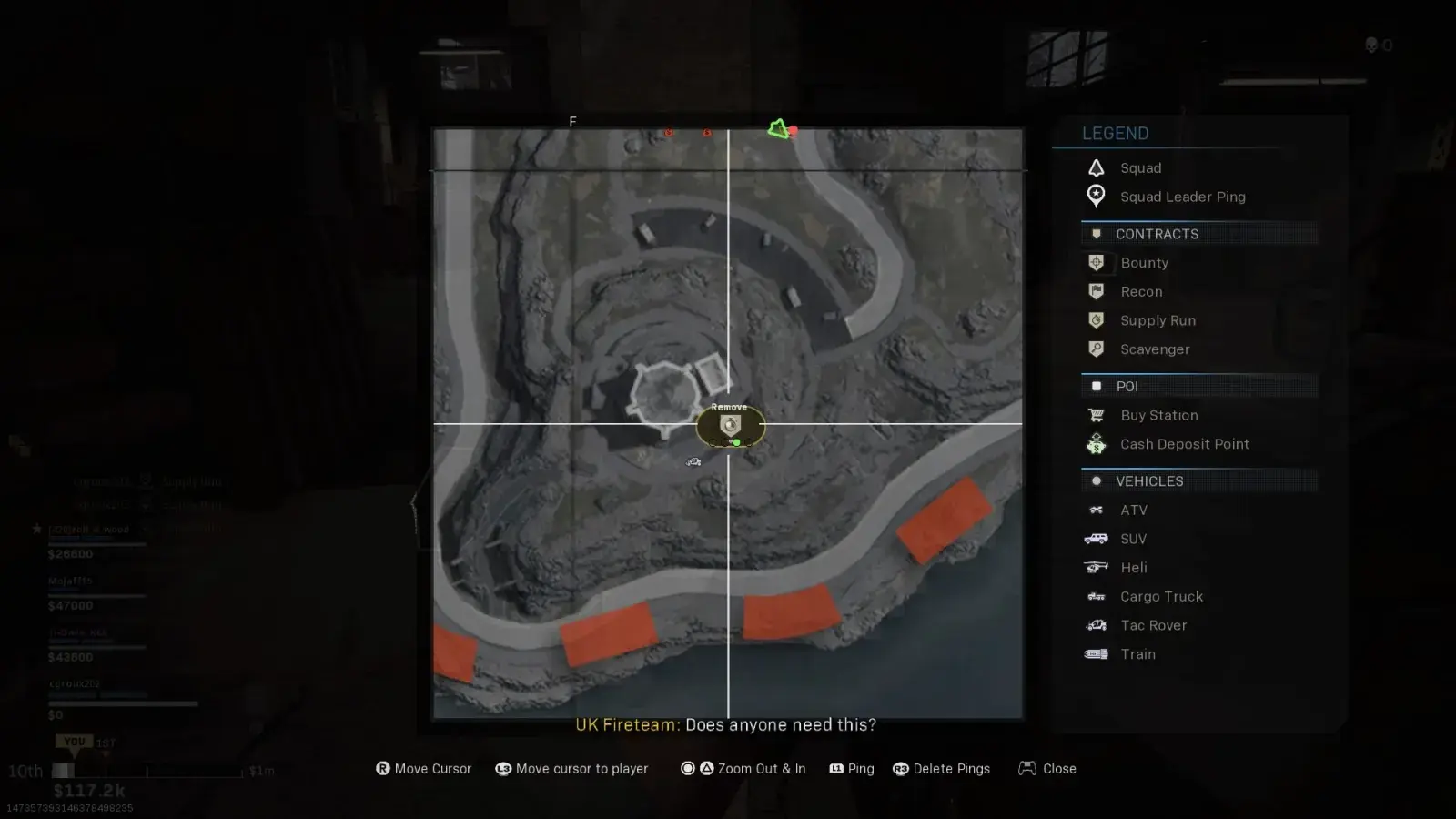
Task: Click the Close option in the bottom bar
Action: pyautogui.click(x=1058, y=768)
